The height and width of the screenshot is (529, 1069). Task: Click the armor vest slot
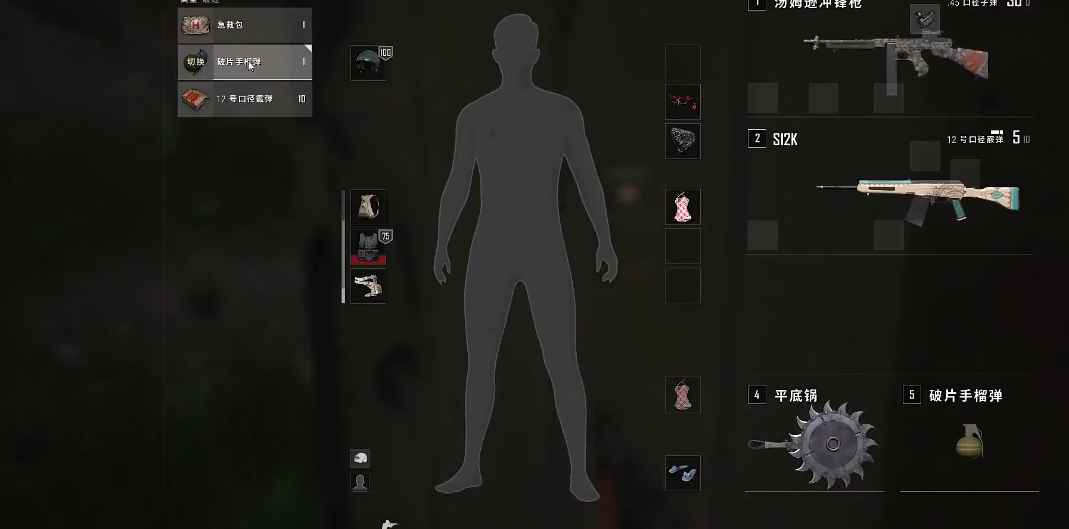click(368, 246)
